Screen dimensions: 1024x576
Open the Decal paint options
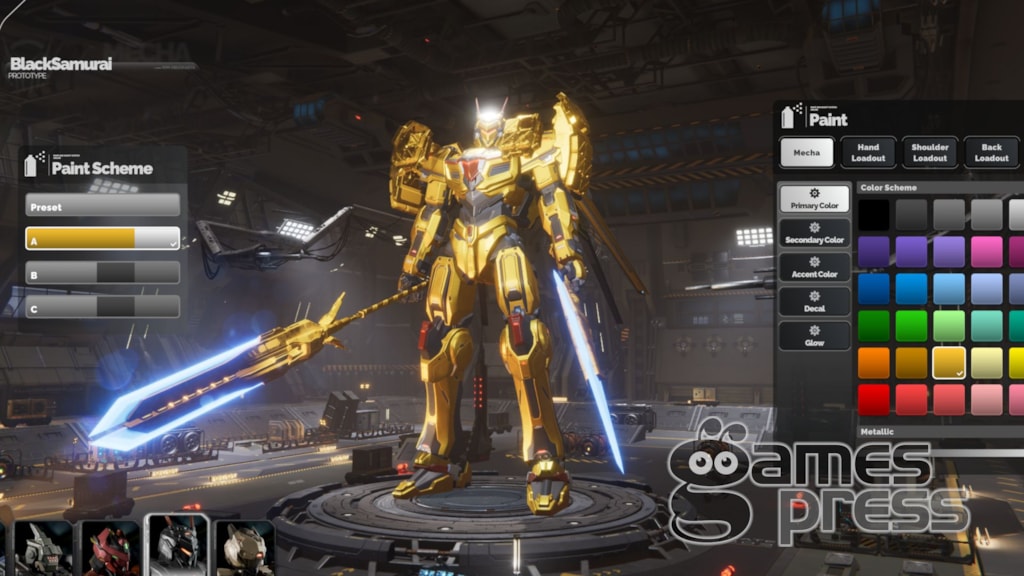814,302
